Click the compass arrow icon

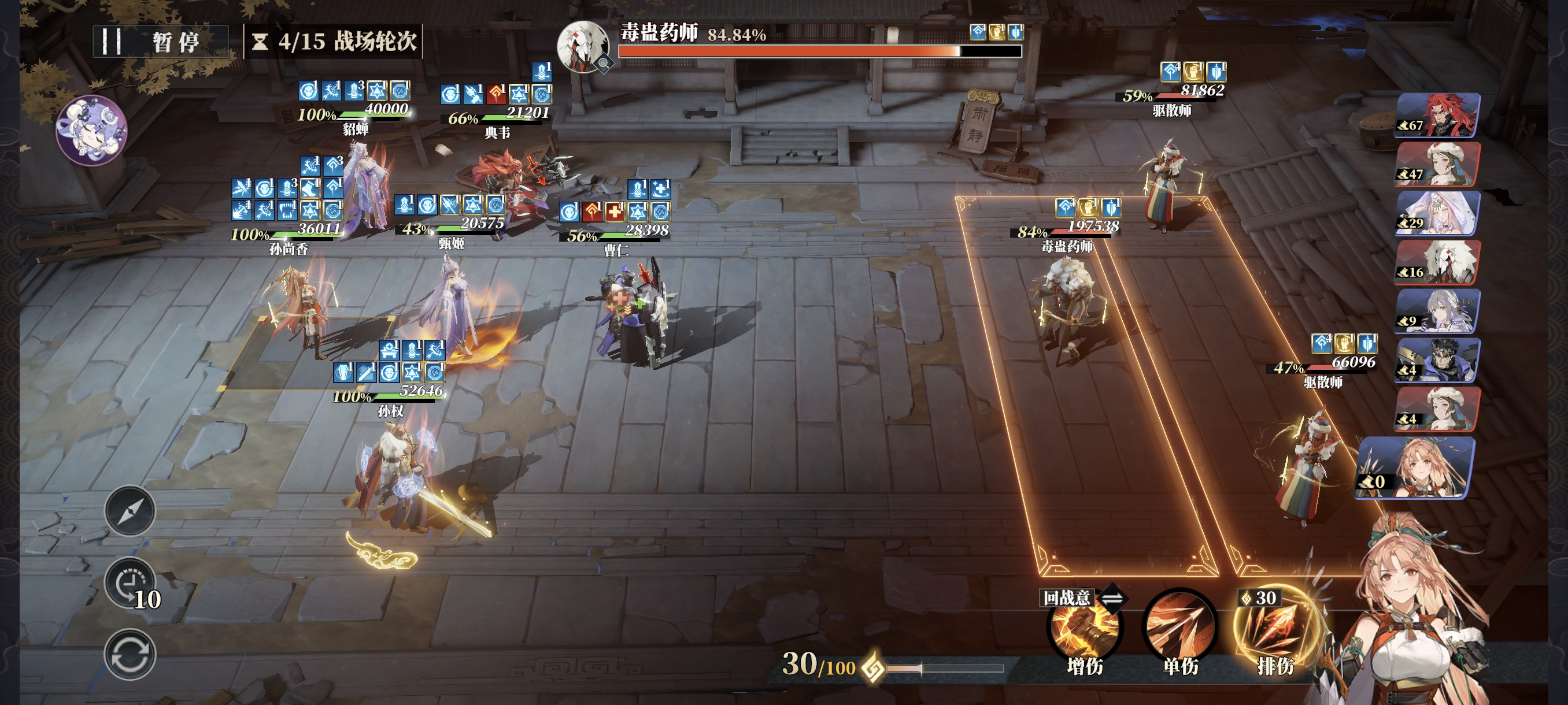pos(130,511)
